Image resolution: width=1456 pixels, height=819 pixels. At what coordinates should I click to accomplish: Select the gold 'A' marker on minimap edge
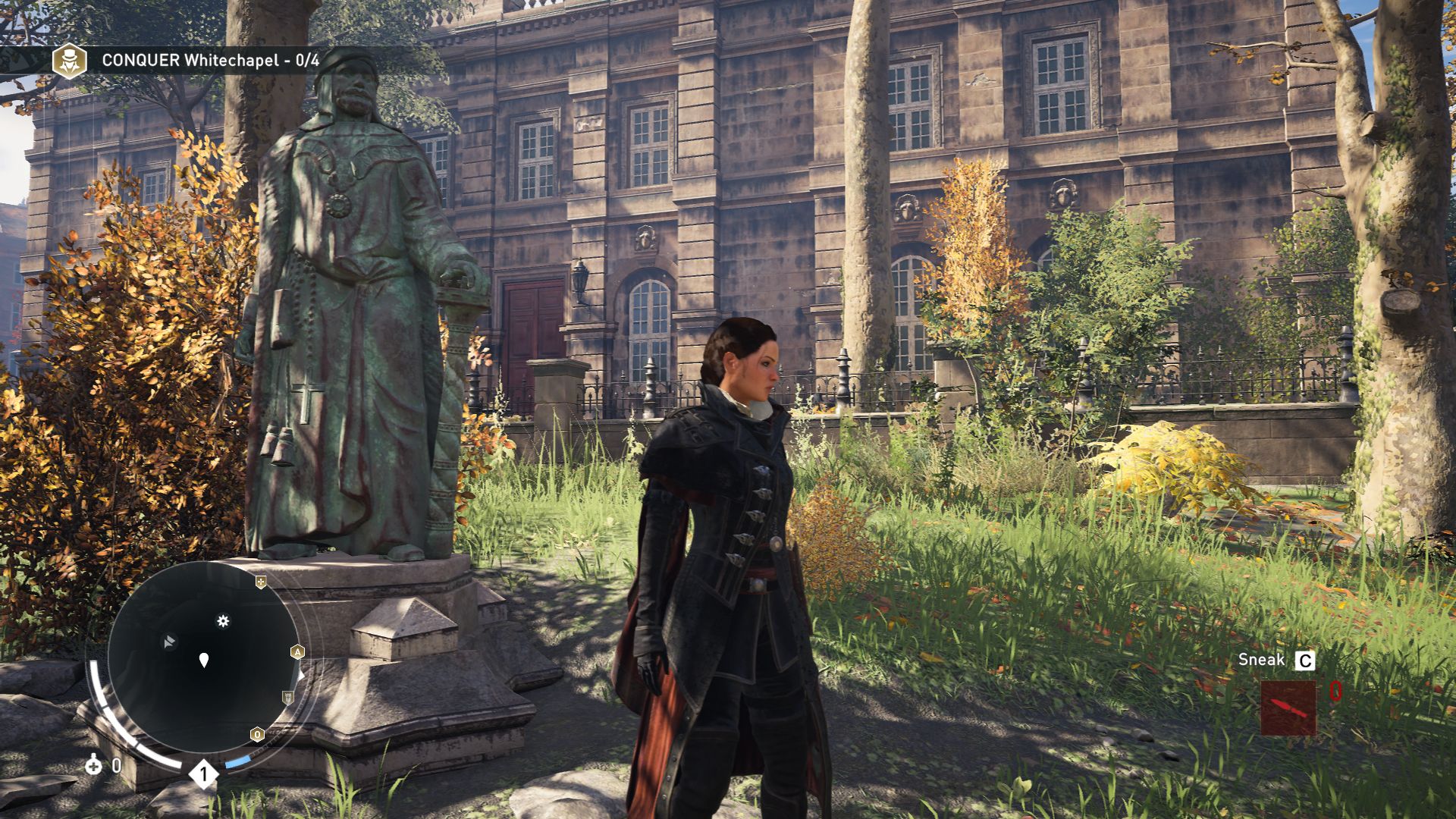pos(297,651)
